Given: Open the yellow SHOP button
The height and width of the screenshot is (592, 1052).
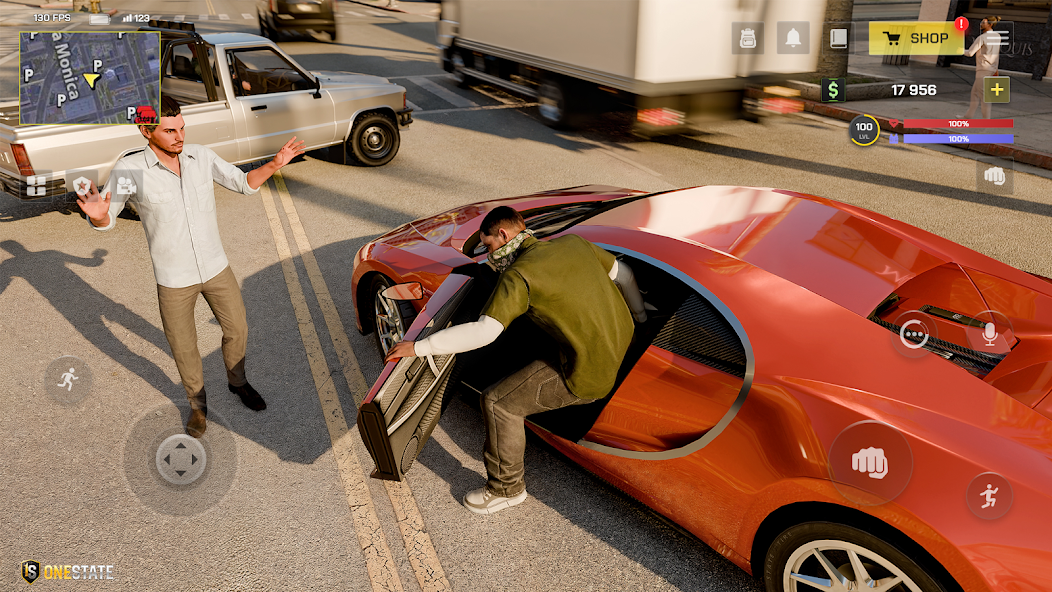Looking at the screenshot, I should [916, 38].
